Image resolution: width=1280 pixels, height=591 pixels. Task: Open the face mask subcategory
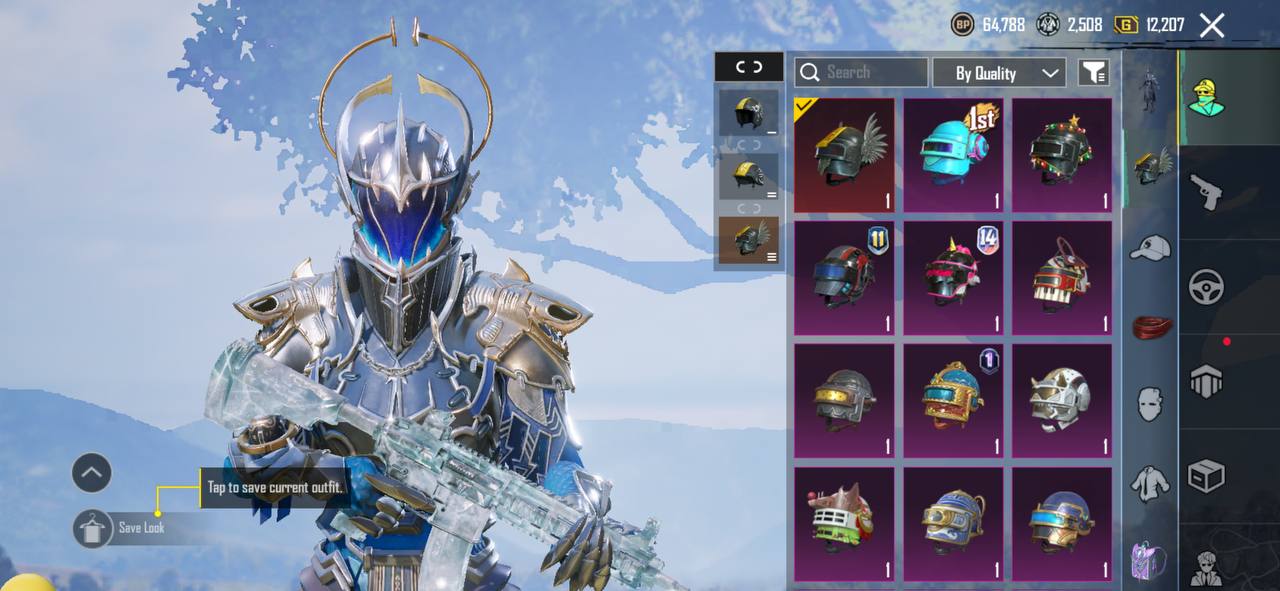(x=1150, y=404)
